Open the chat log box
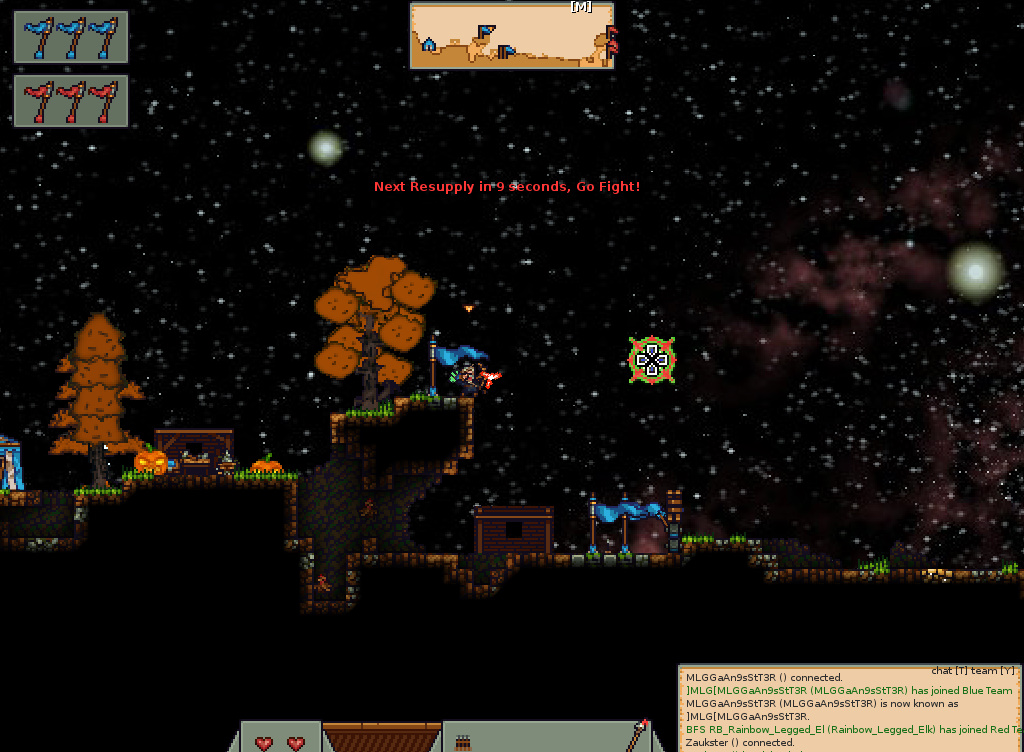 point(850,708)
